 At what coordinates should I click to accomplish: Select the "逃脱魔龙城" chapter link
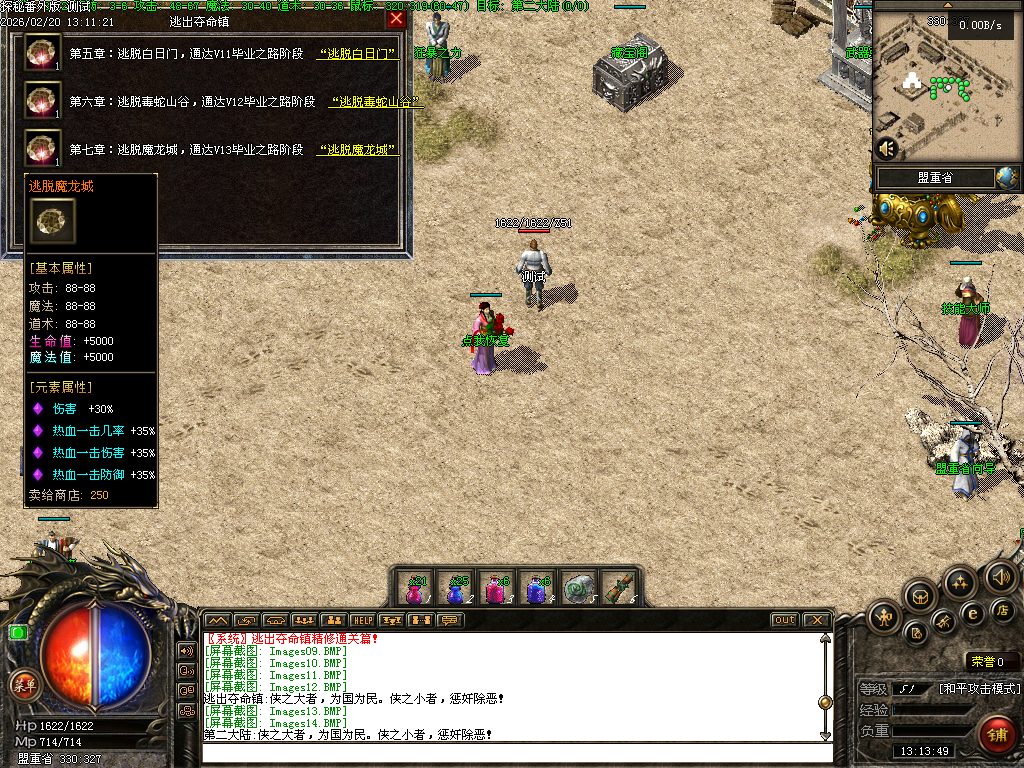coord(357,150)
